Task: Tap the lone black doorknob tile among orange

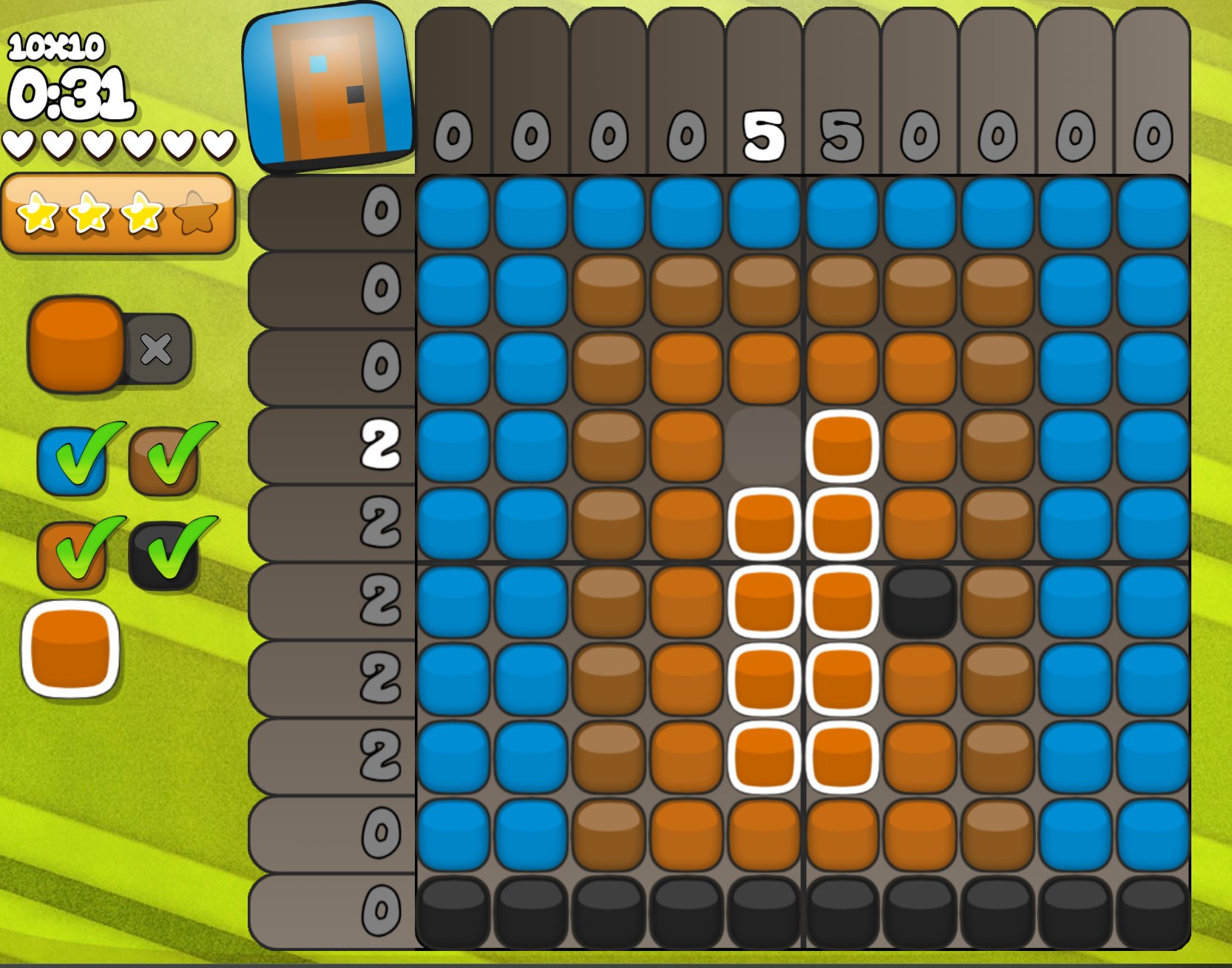Action: [919, 601]
